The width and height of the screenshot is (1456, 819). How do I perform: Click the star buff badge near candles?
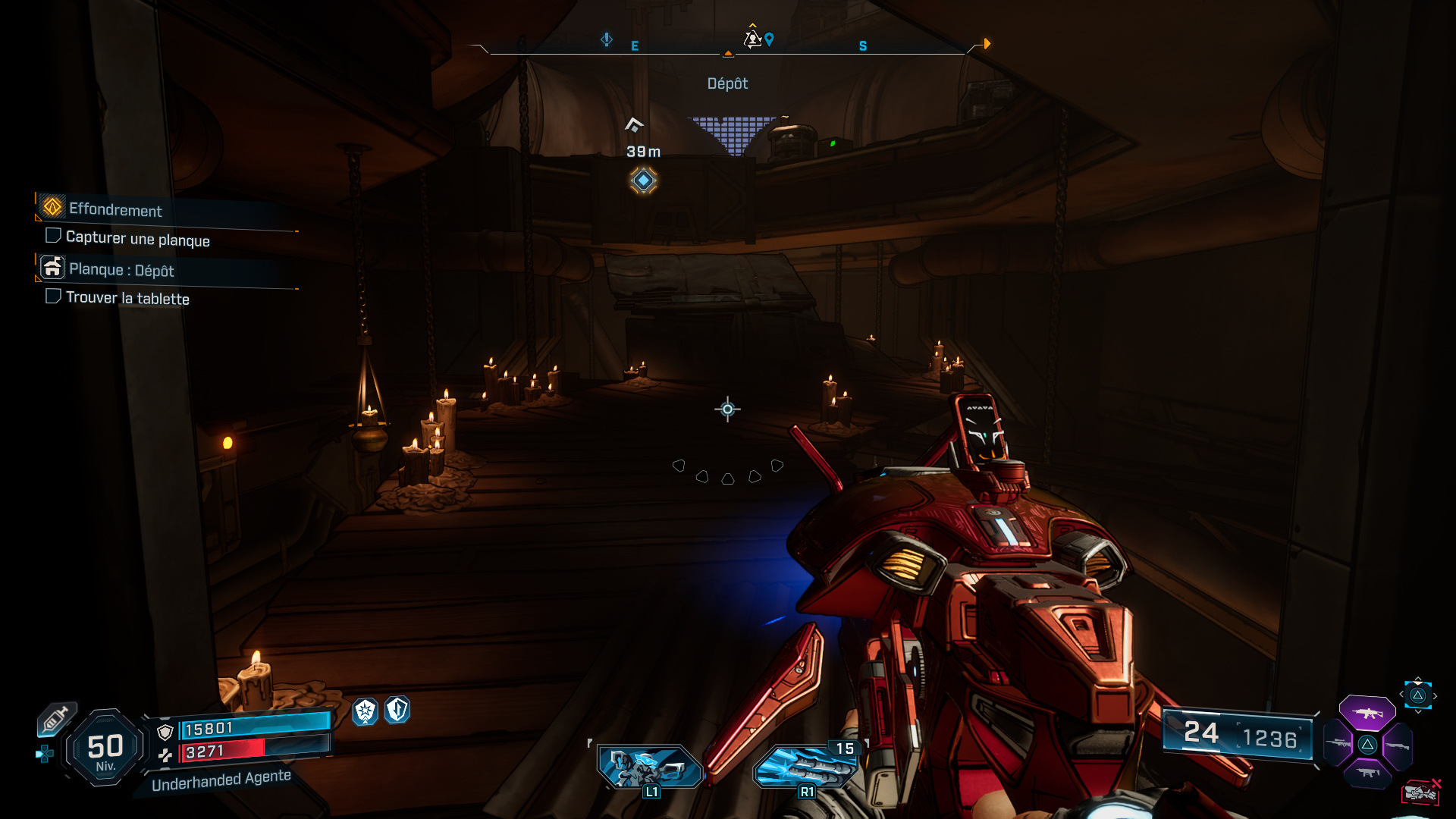coord(365,711)
